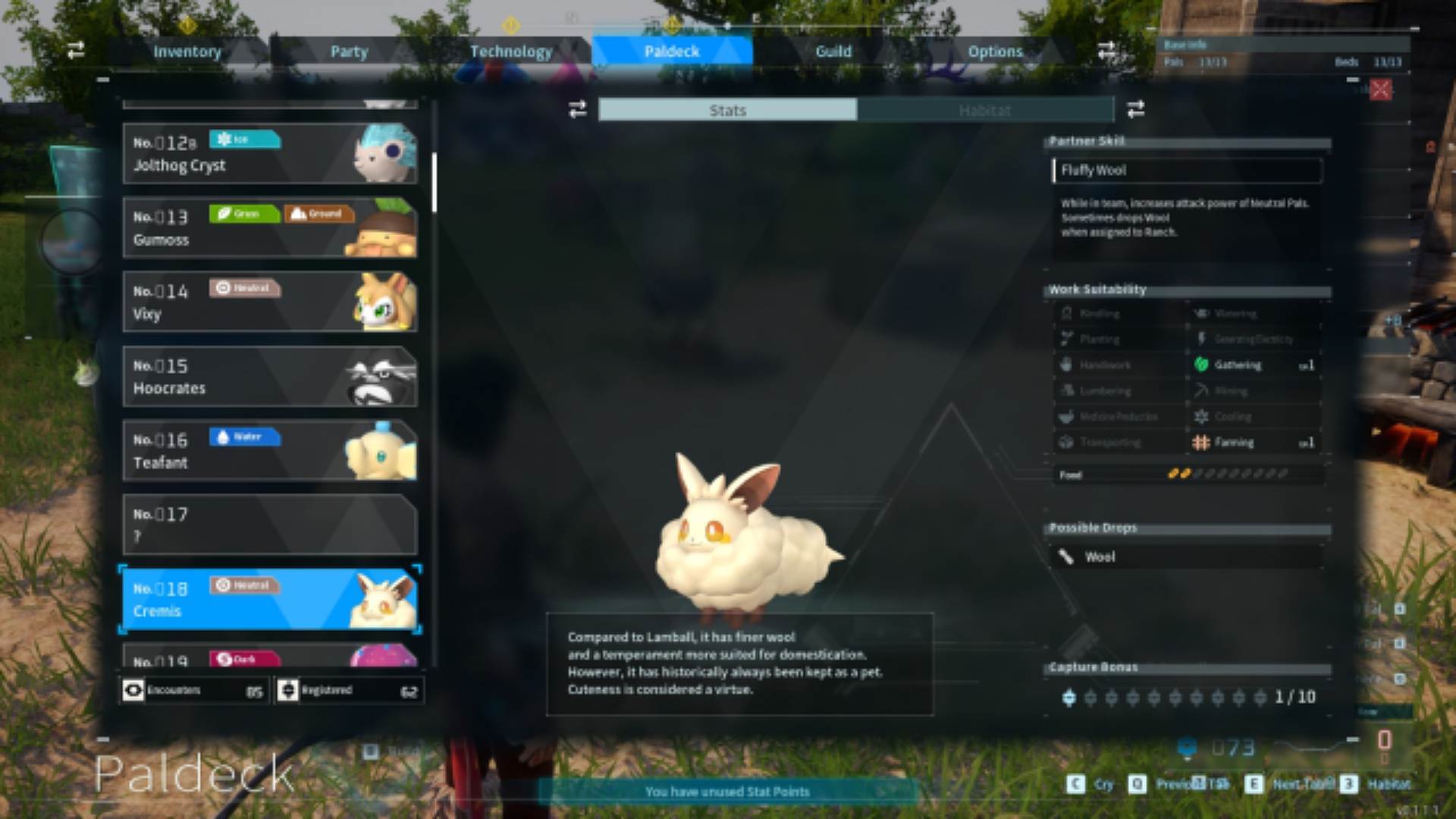Open the Technology tab

click(x=511, y=52)
